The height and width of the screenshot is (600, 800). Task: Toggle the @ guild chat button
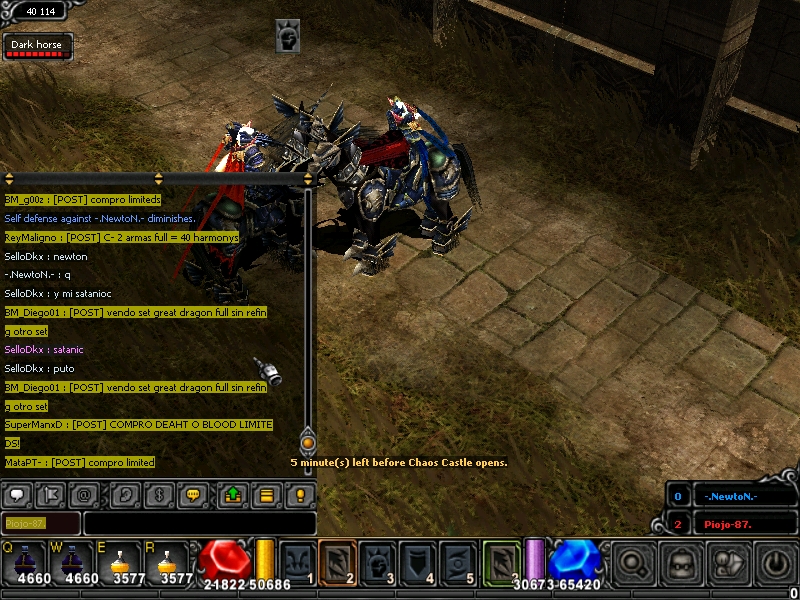pyautogui.click(x=86, y=494)
